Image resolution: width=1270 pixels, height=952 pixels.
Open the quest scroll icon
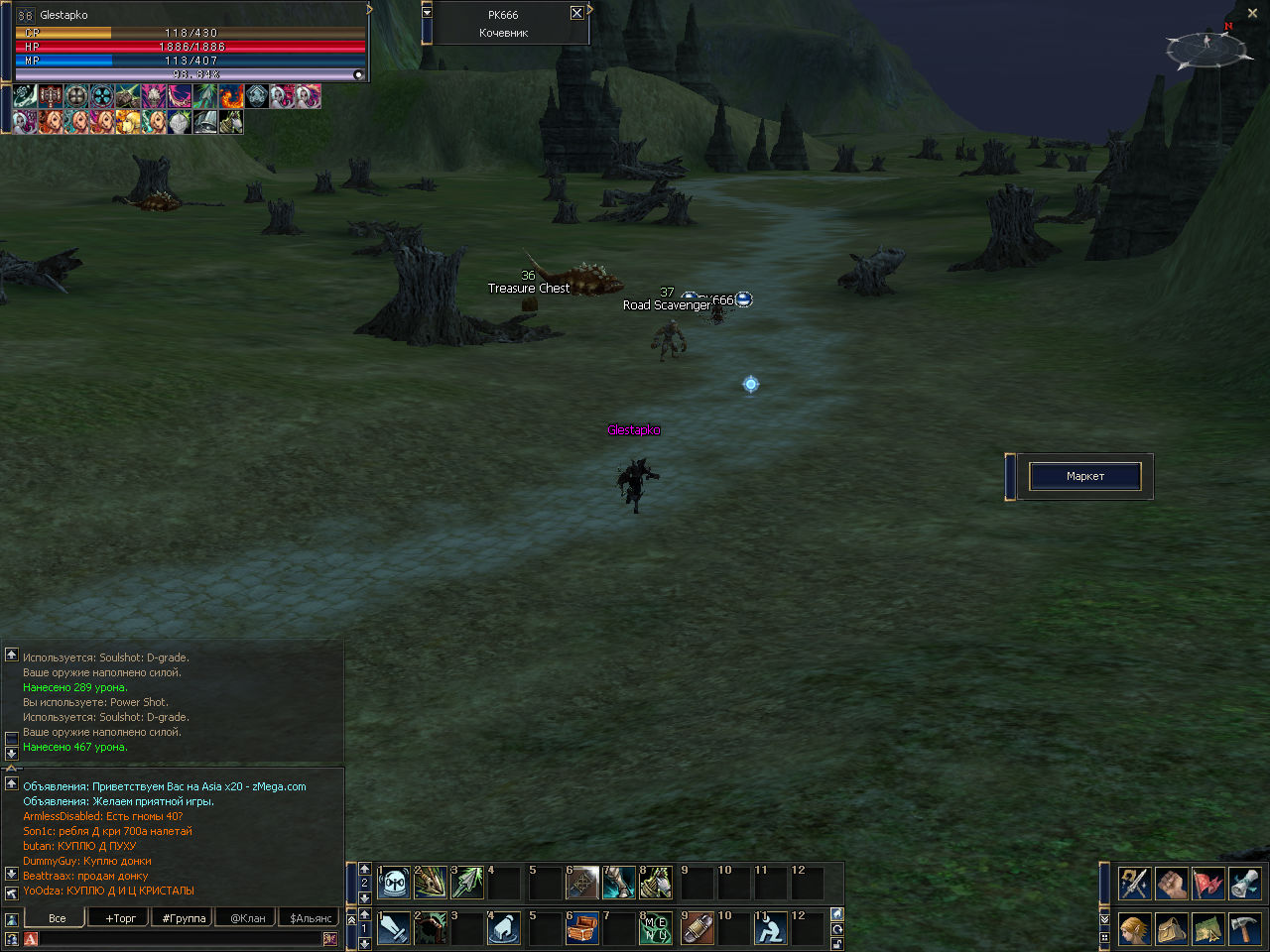pos(1244,883)
